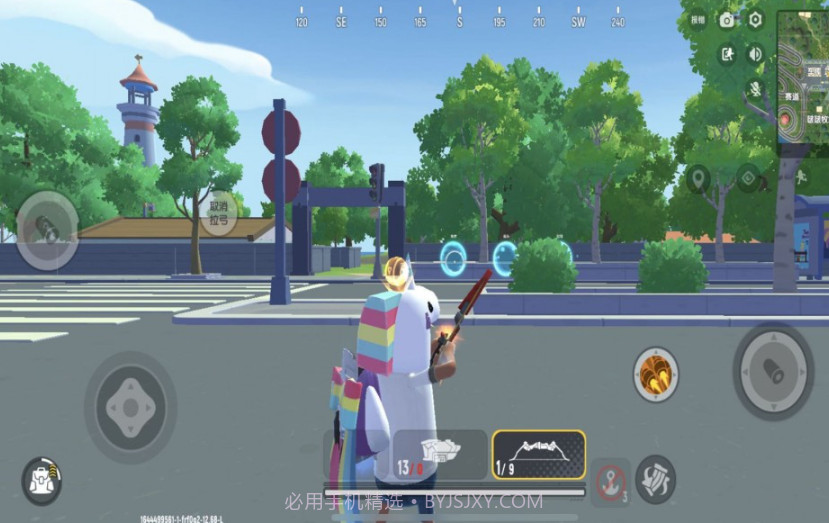829x523 pixels.
Task: Tap the running figure sprint icon below the minimap
Action: tap(801, 178)
